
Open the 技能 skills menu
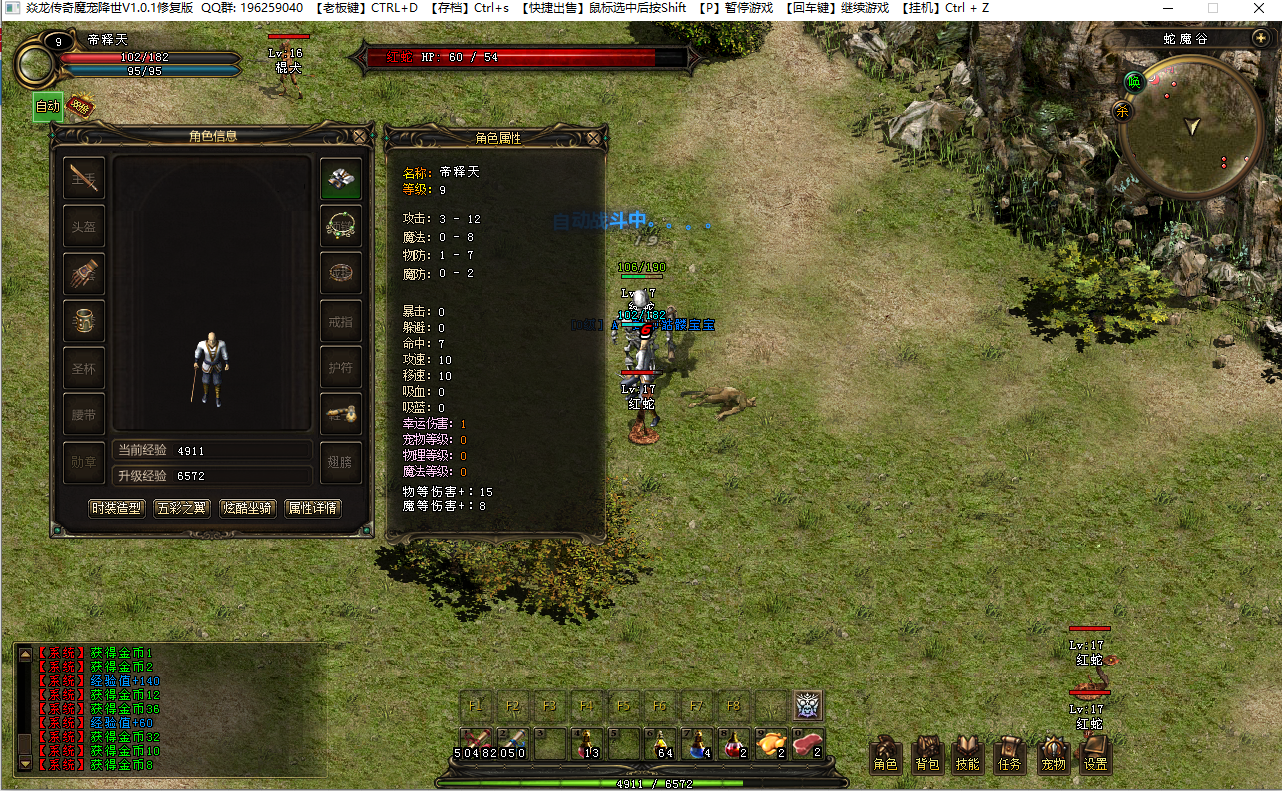pyautogui.click(x=968, y=754)
